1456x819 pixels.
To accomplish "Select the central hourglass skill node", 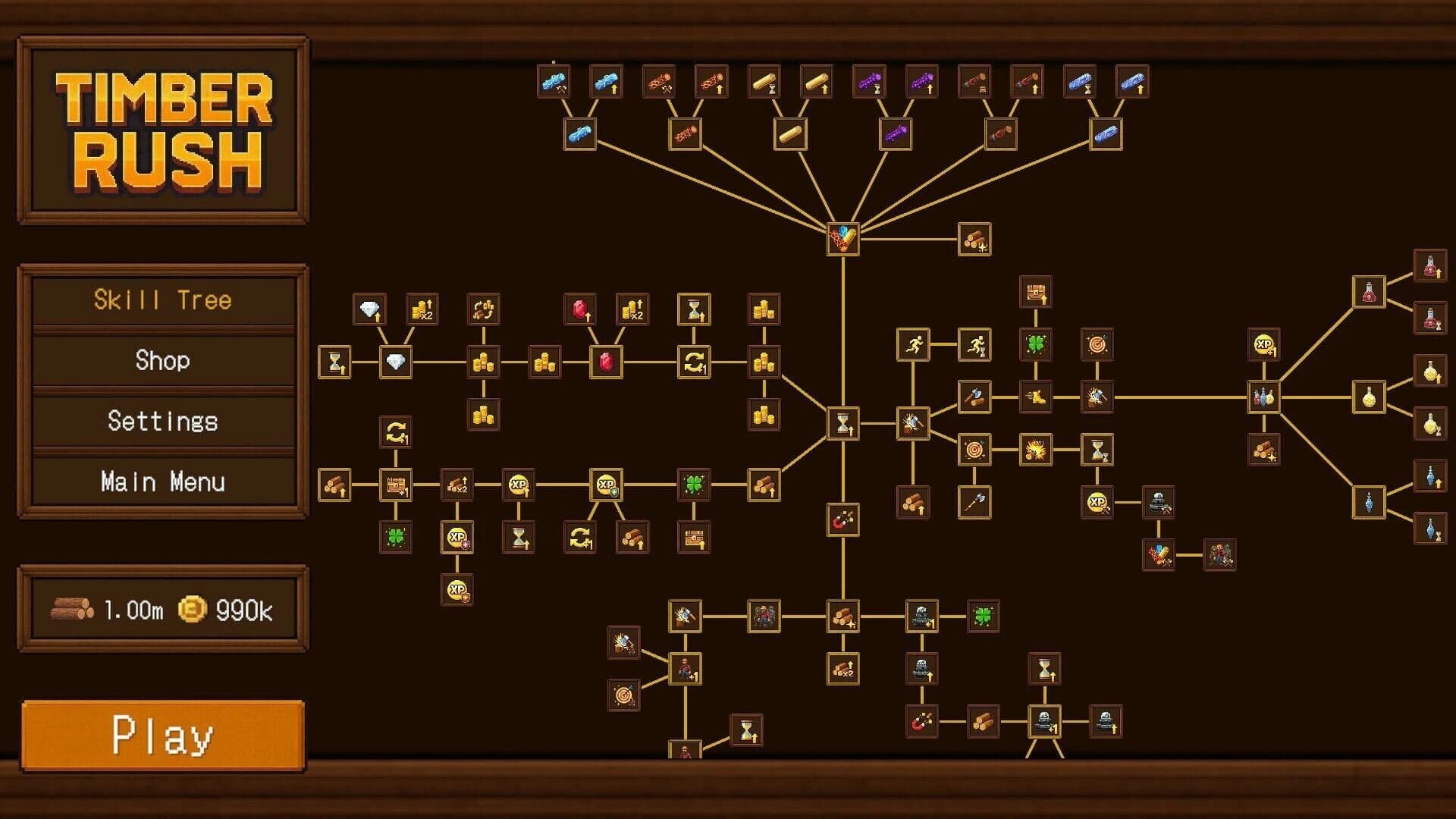I will (842, 423).
